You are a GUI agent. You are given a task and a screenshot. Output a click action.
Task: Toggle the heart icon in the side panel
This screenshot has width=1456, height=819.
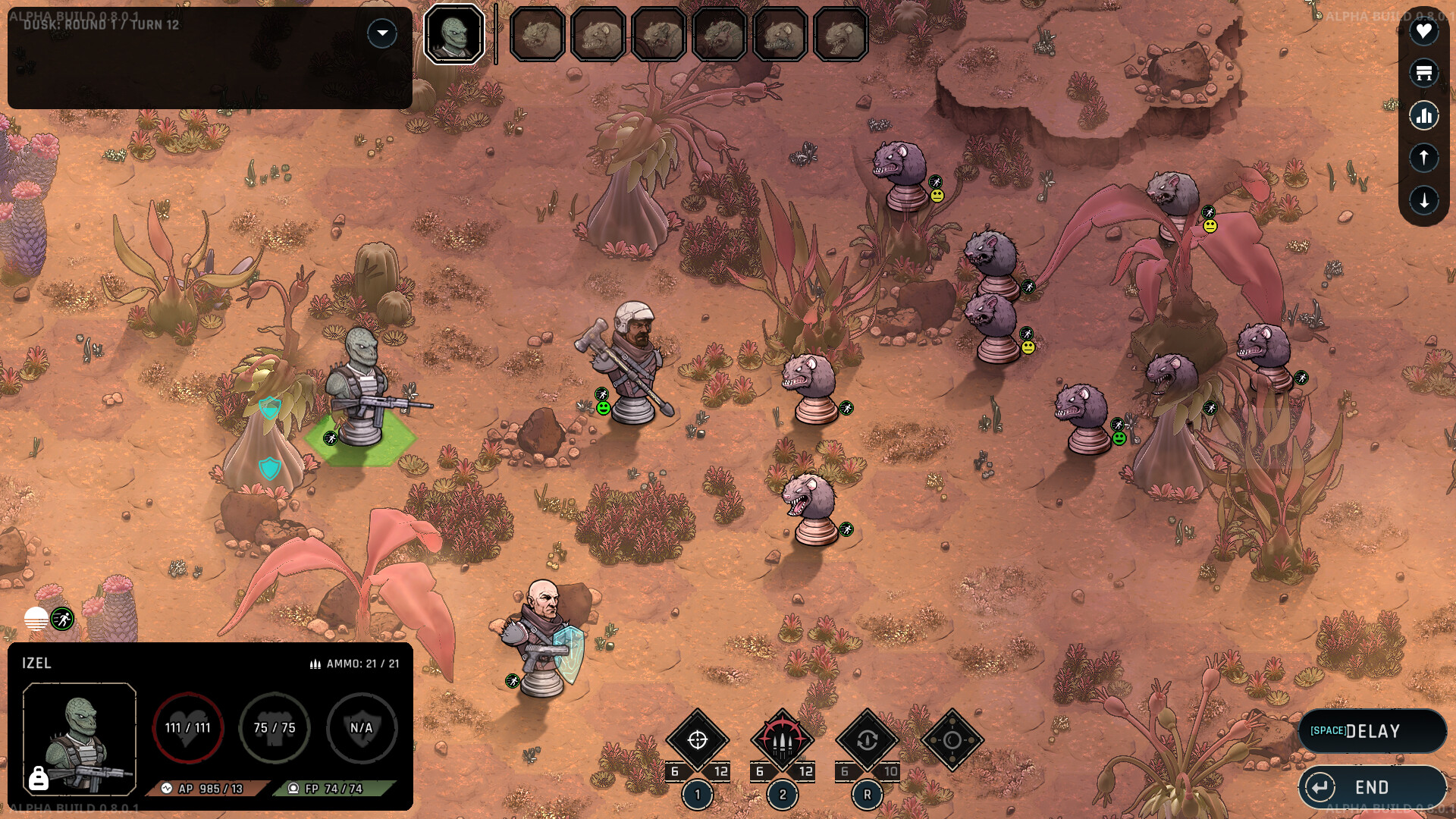pos(1423,32)
